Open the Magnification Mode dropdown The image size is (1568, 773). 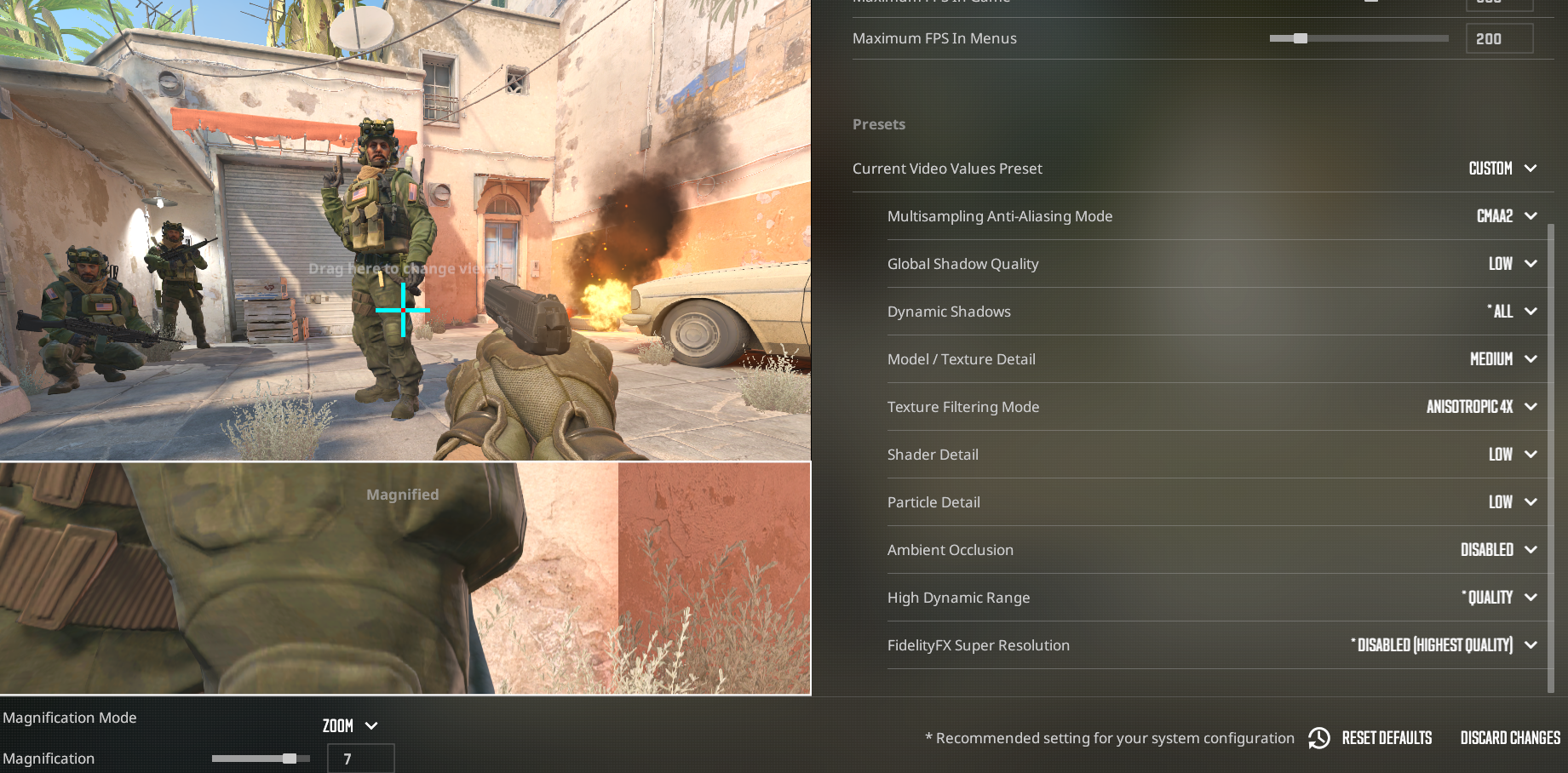(x=349, y=726)
